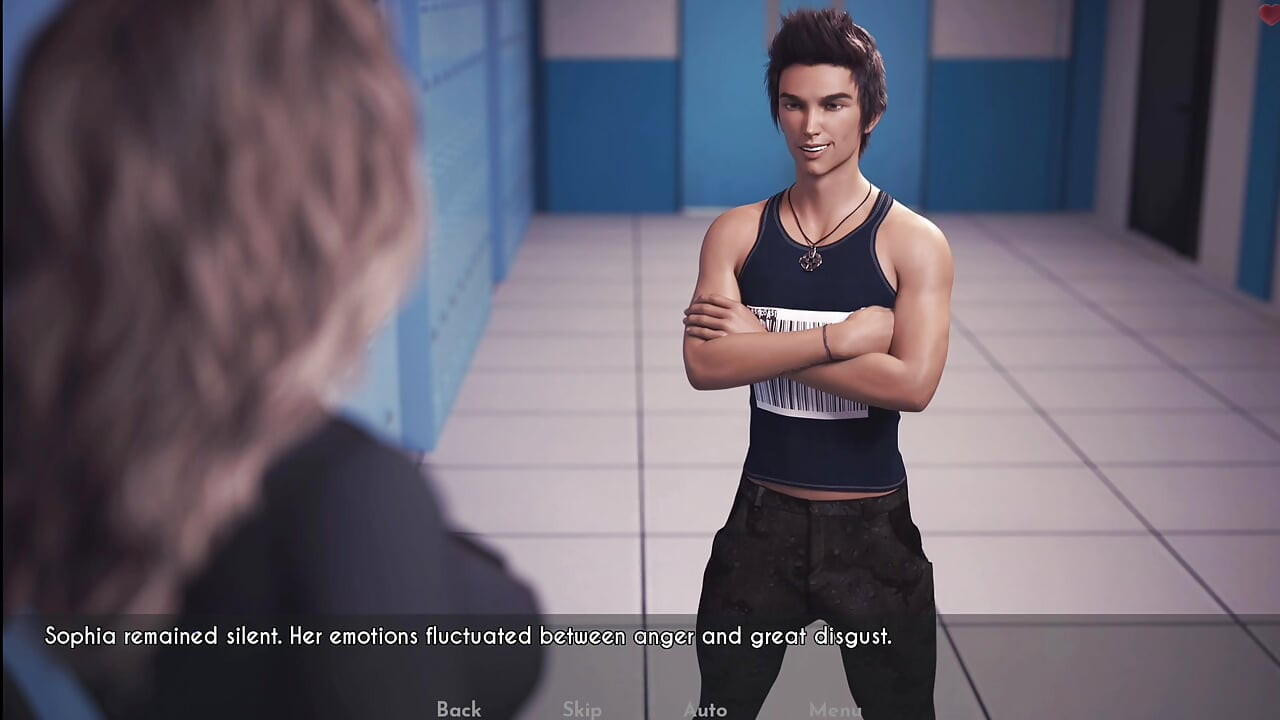
Task: Turn on automatic text progression via Auto
Action: tap(705, 710)
